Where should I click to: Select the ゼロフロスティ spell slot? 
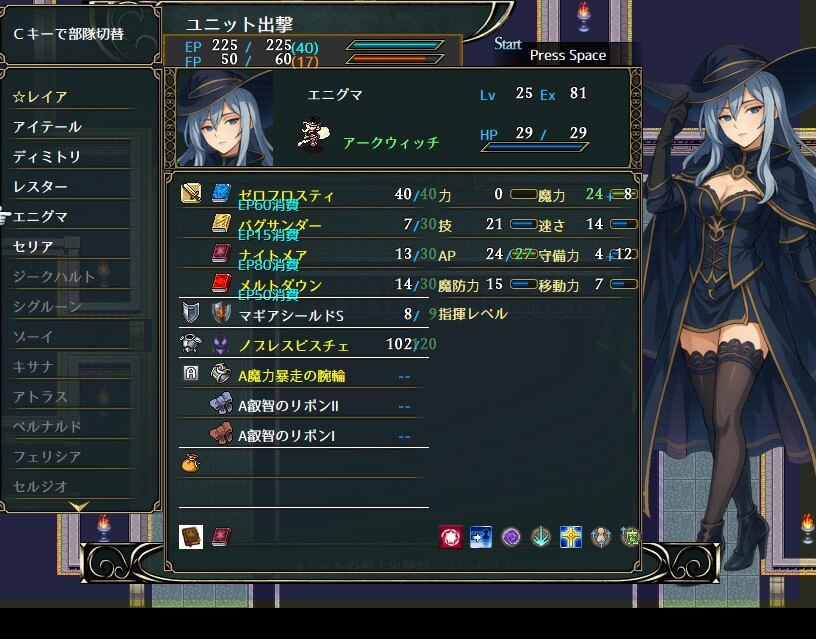[x=286, y=195]
